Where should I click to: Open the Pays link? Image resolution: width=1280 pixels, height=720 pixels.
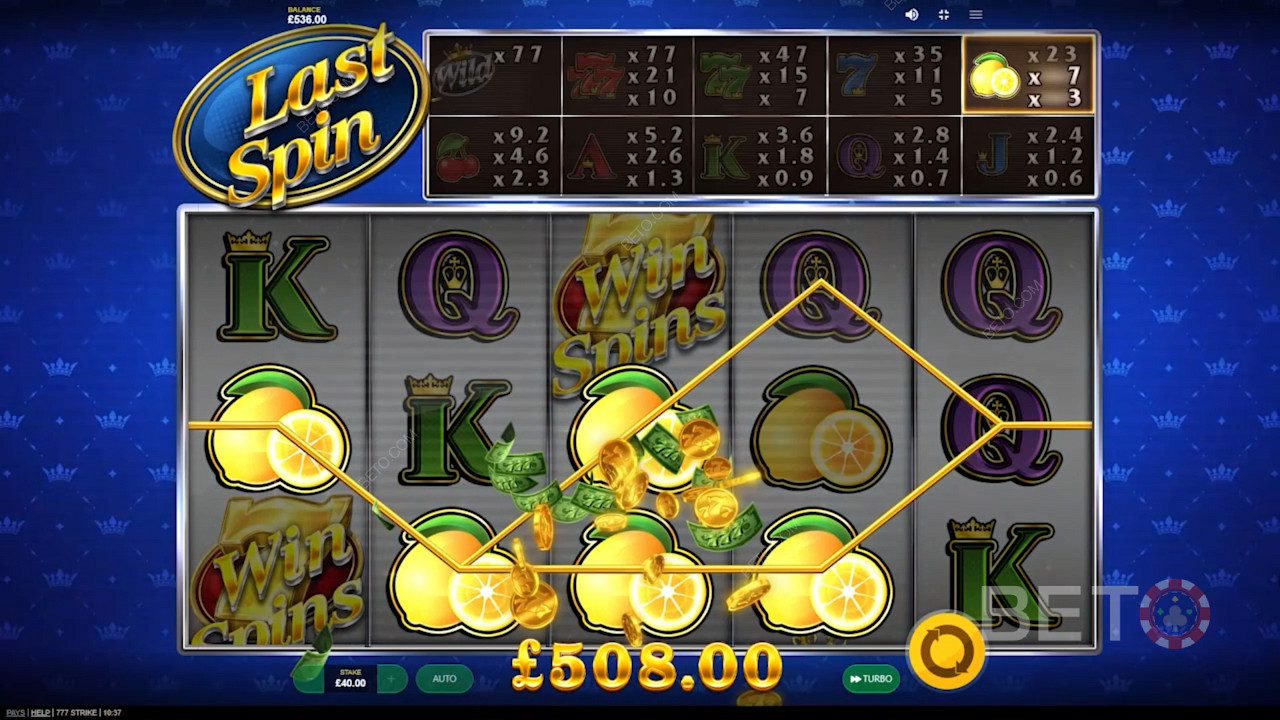click(13, 712)
